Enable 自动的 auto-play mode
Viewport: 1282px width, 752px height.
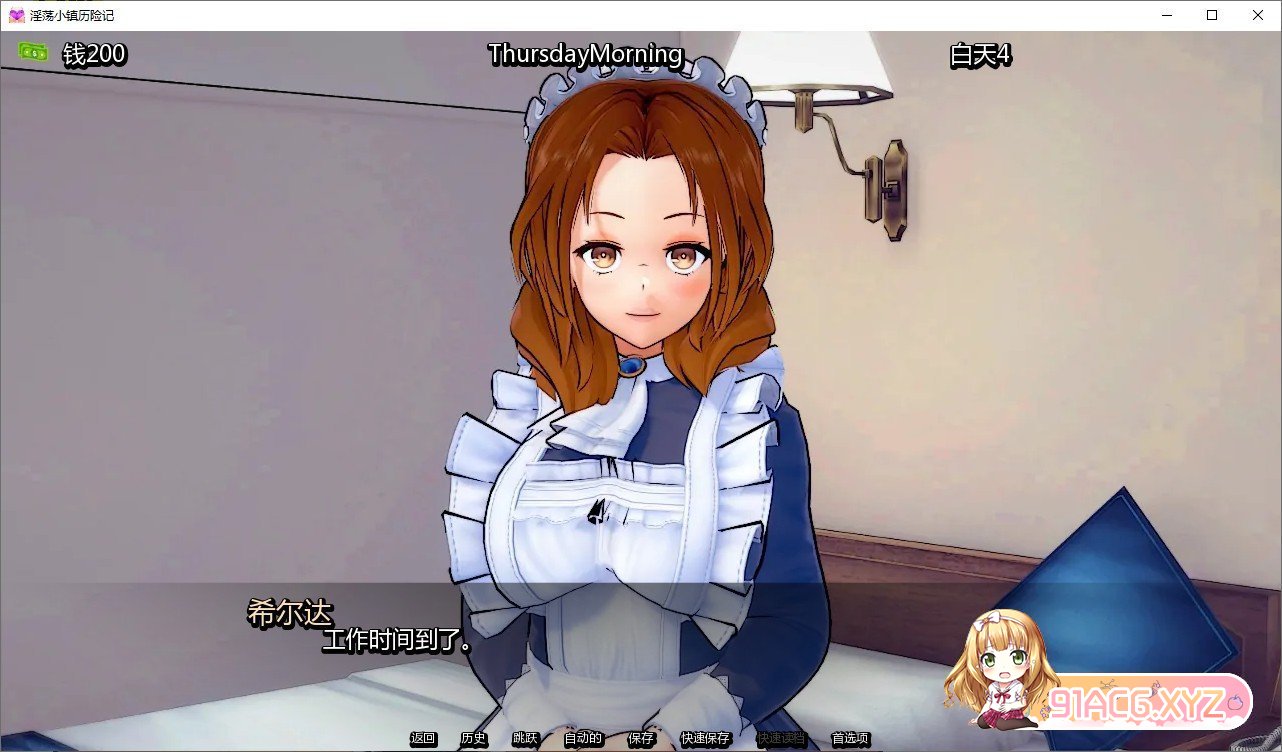[x=581, y=738]
